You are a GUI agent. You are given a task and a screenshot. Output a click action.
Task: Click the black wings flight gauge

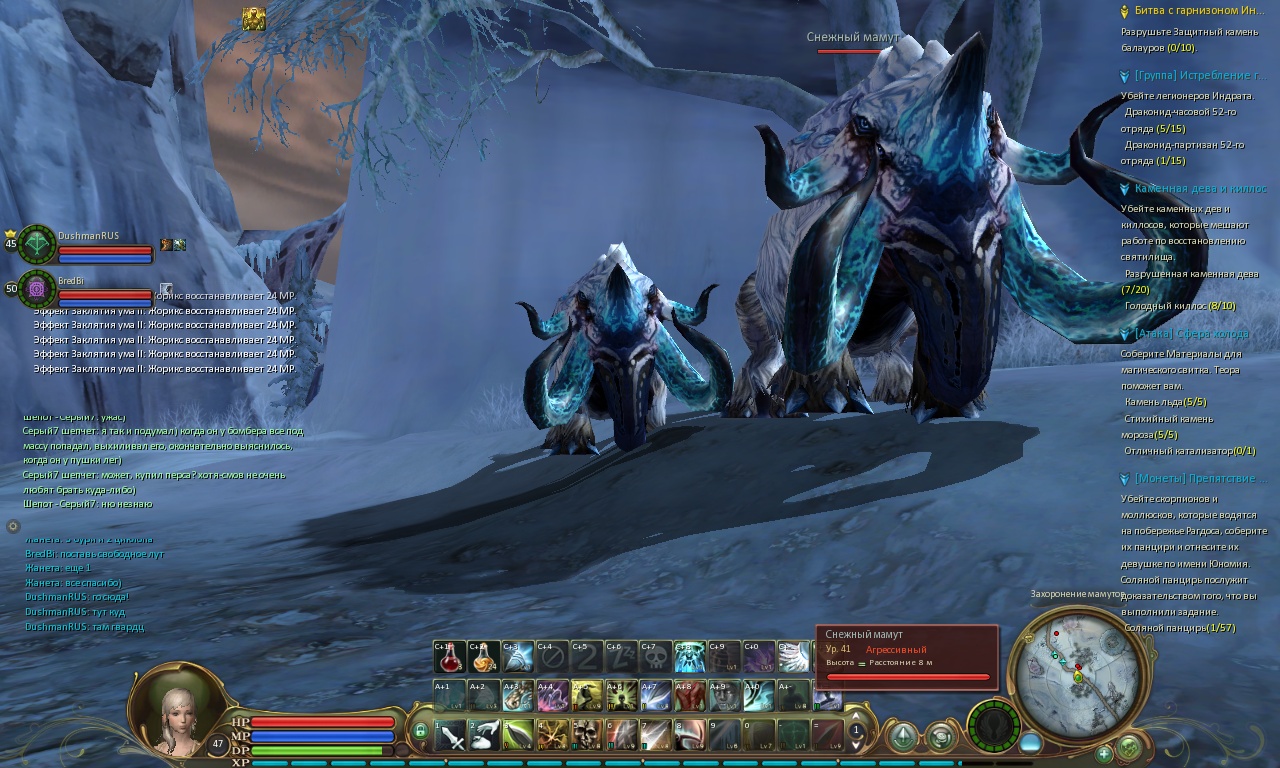click(x=993, y=724)
